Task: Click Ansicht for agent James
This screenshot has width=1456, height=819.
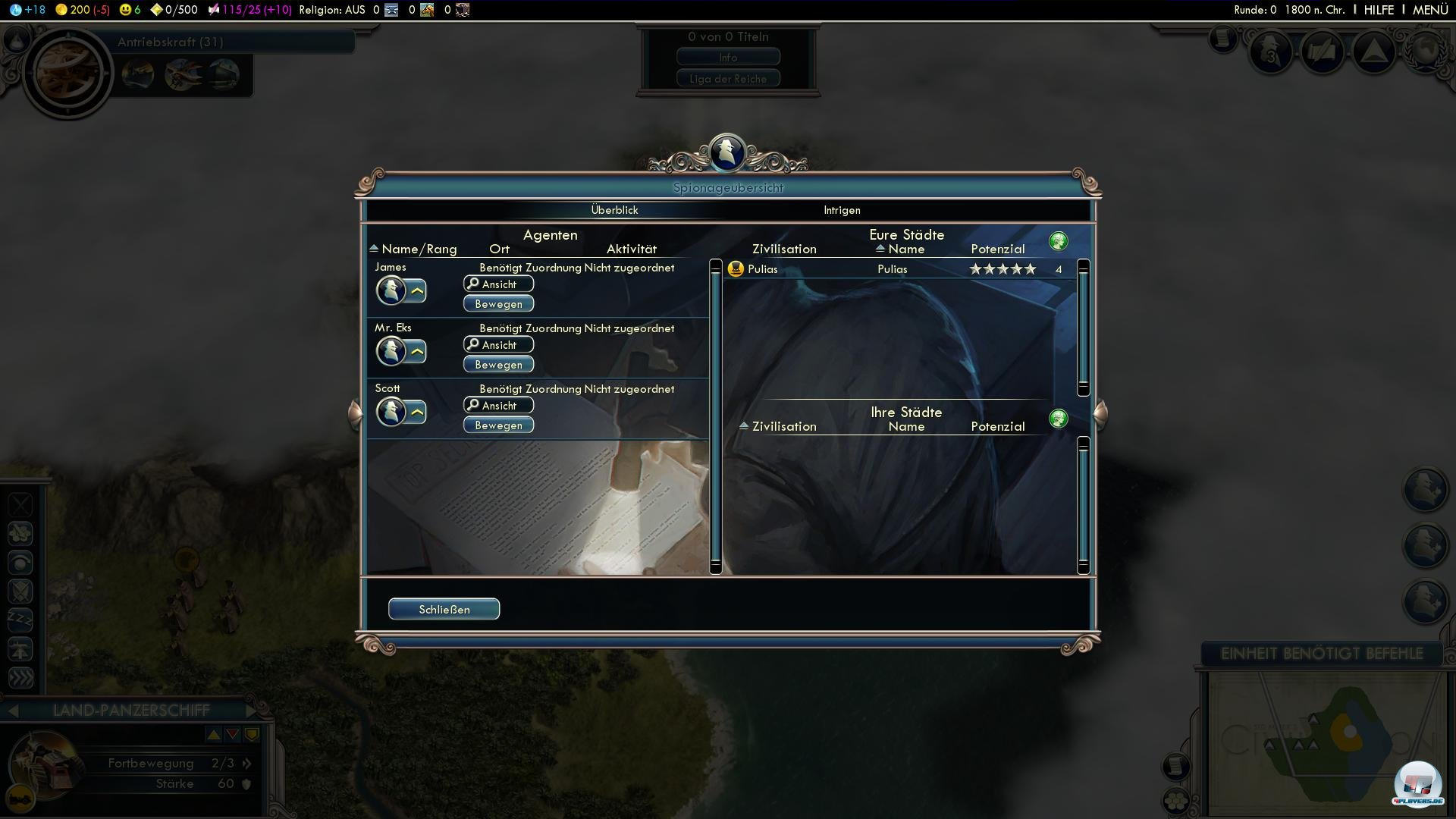Action: point(498,284)
